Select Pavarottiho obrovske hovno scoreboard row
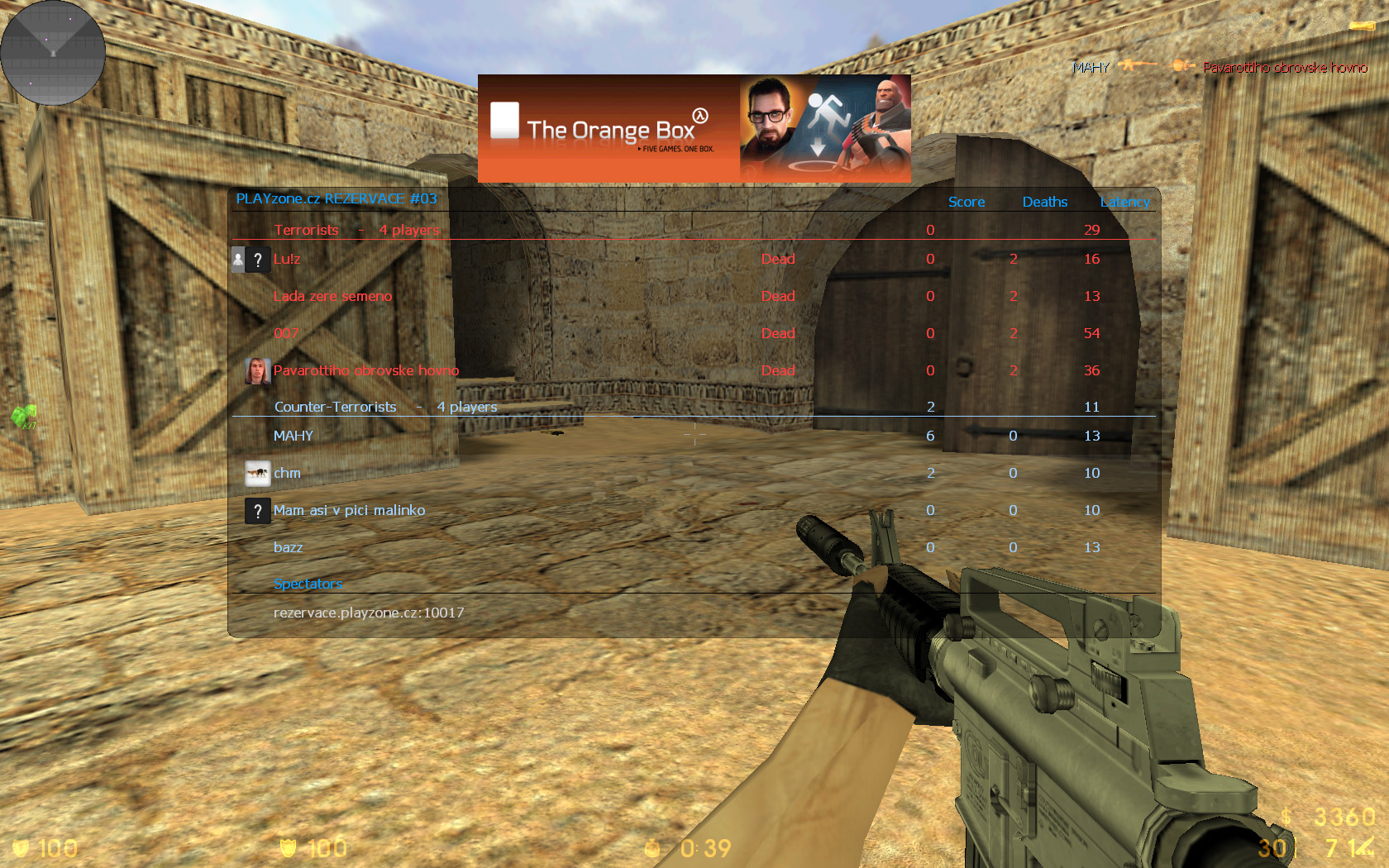The image size is (1389, 868). click(365, 370)
